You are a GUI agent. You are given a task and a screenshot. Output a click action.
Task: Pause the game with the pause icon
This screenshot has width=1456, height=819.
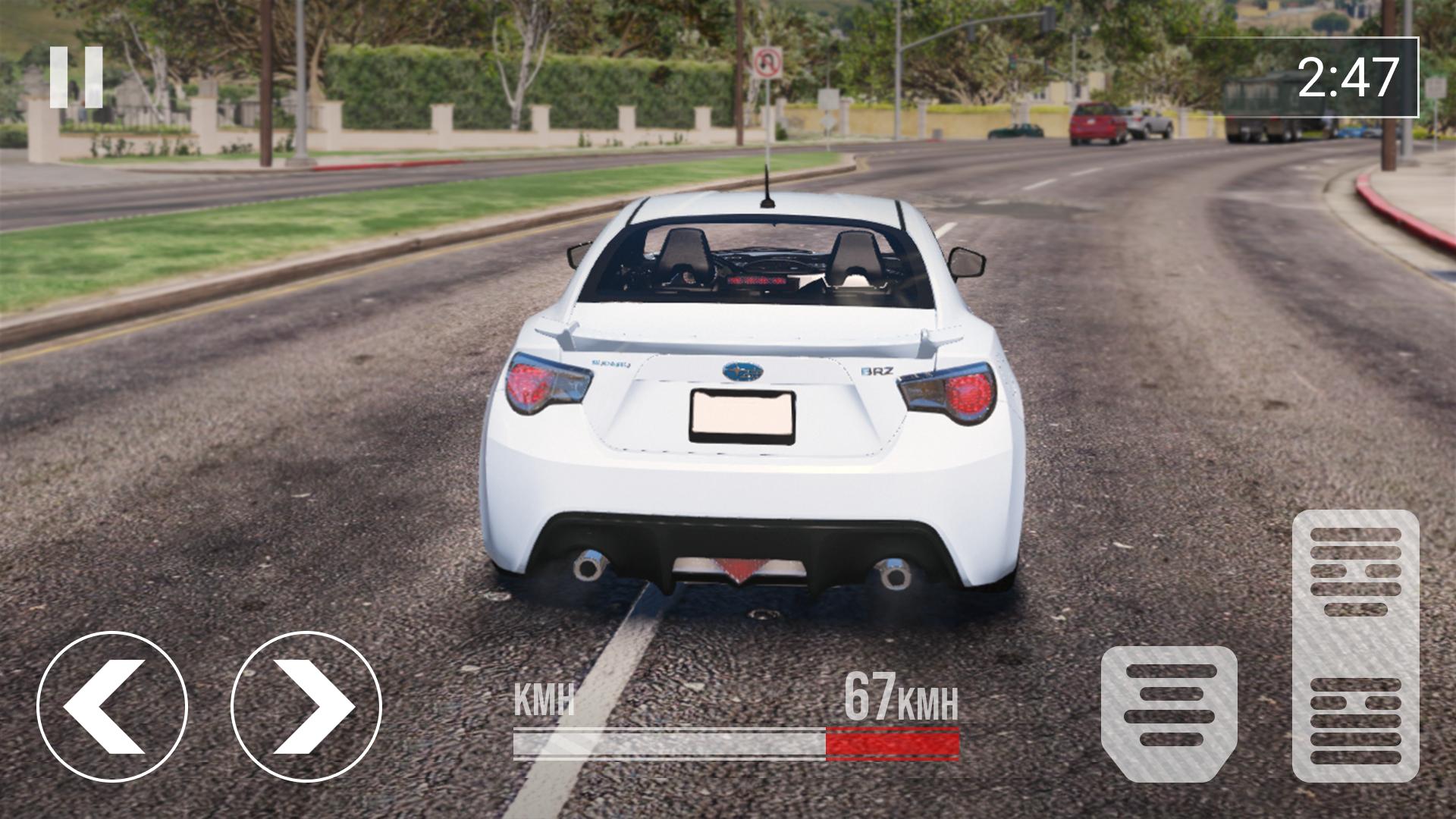point(77,77)
